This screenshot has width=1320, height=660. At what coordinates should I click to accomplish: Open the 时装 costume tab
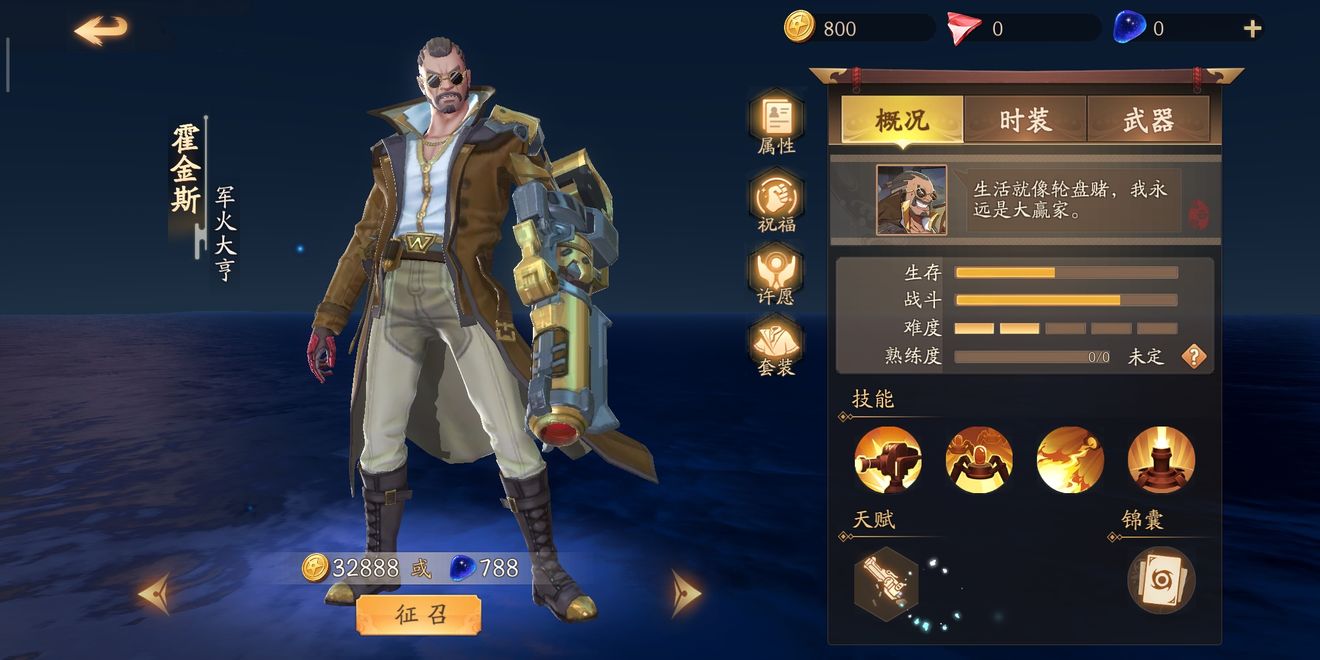coord(1025,121)
